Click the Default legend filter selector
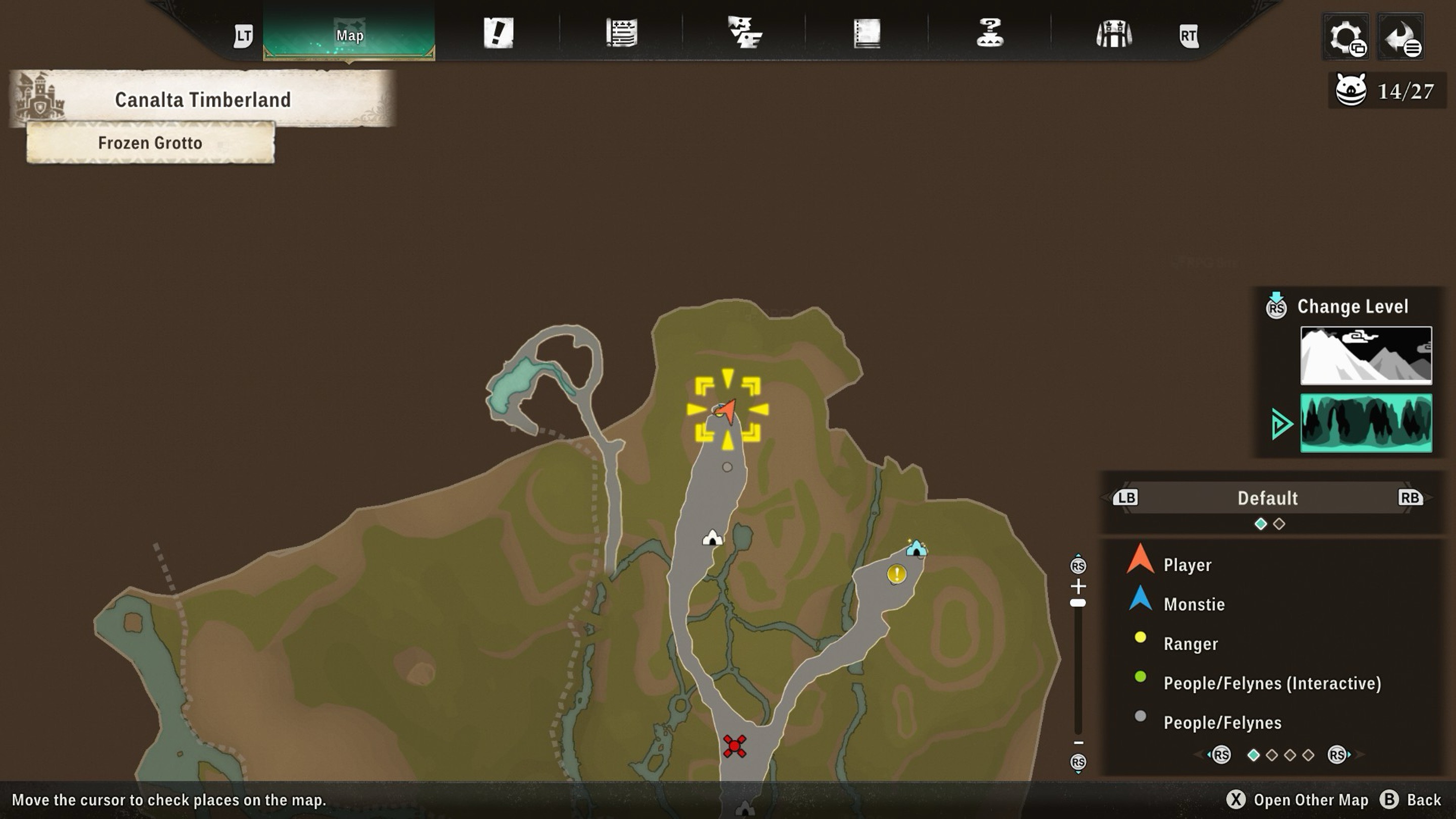 coord(1267,498)
